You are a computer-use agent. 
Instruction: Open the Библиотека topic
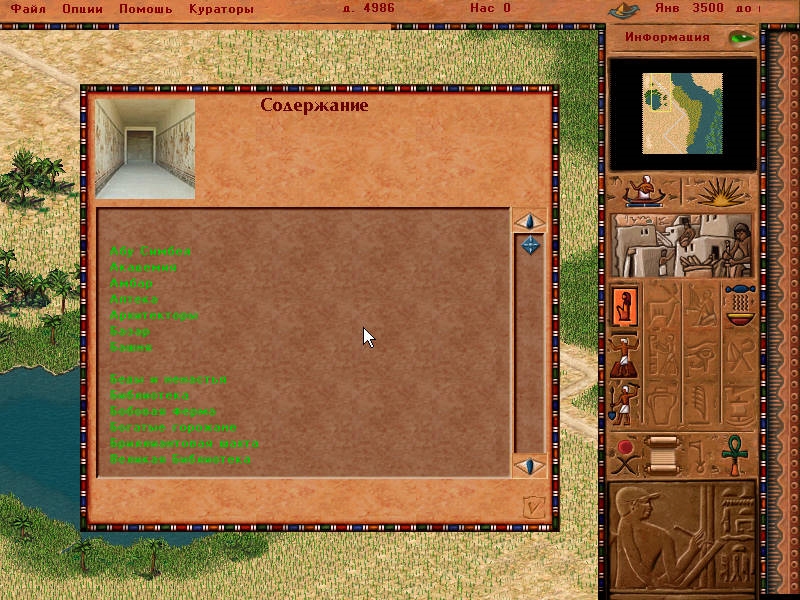coord(149,395)
